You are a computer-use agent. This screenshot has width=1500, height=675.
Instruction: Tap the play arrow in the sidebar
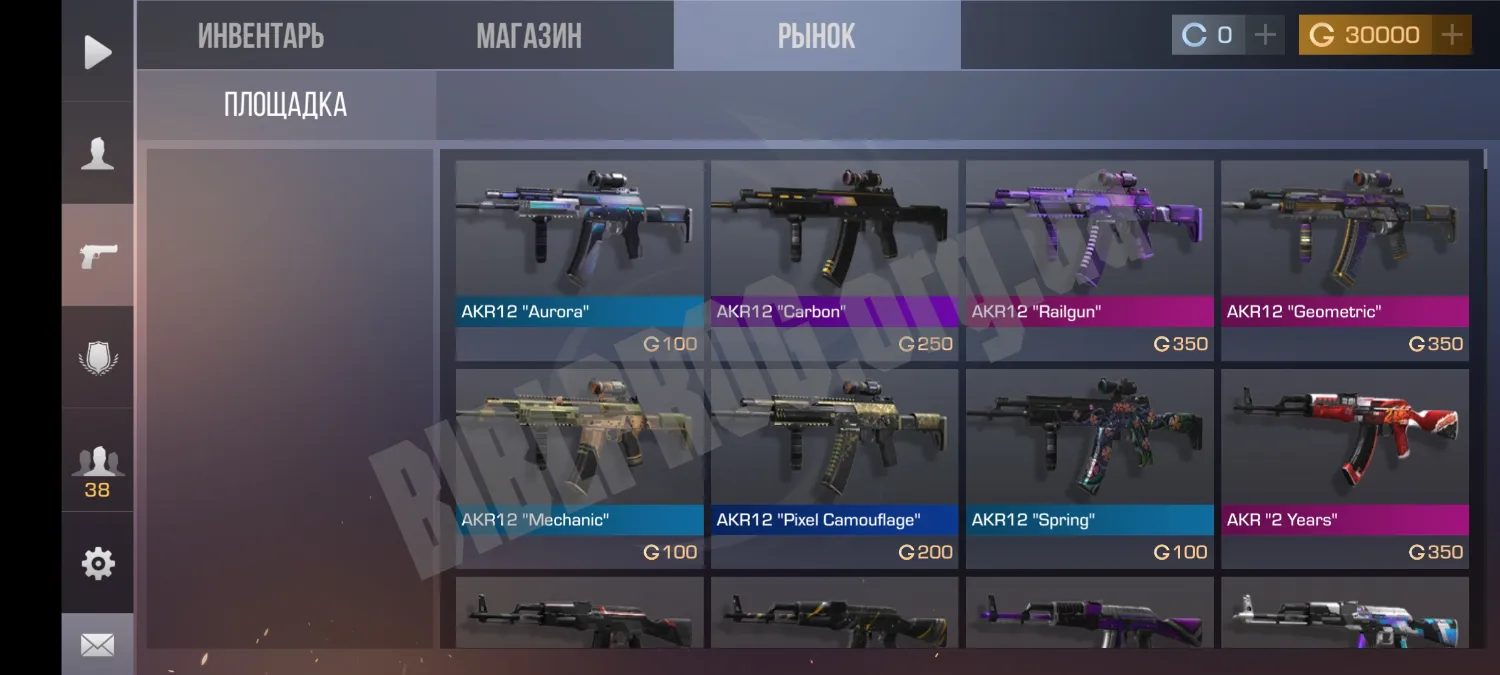pos(97,52)
